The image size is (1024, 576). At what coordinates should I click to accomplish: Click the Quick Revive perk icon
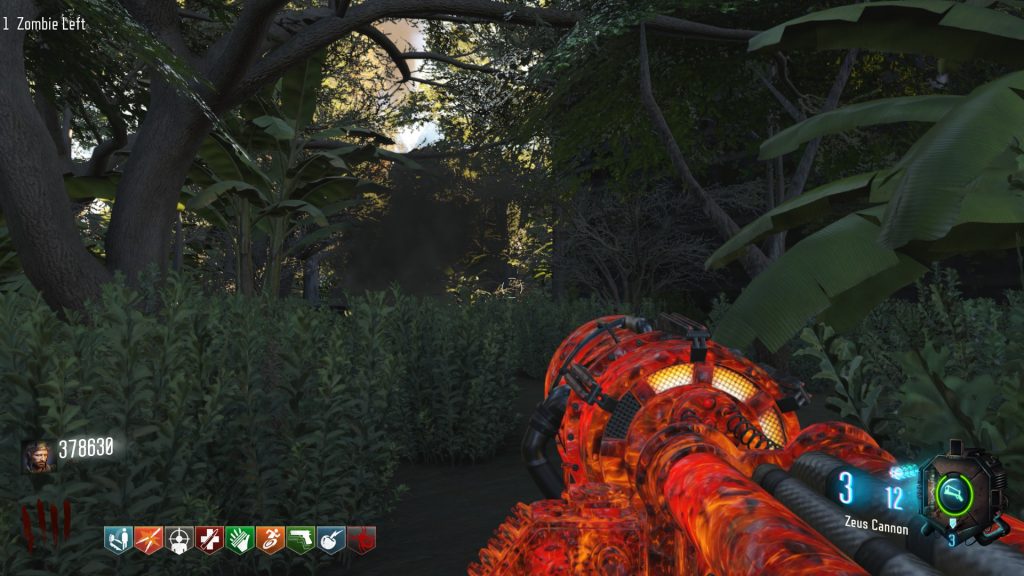(118, 541)
